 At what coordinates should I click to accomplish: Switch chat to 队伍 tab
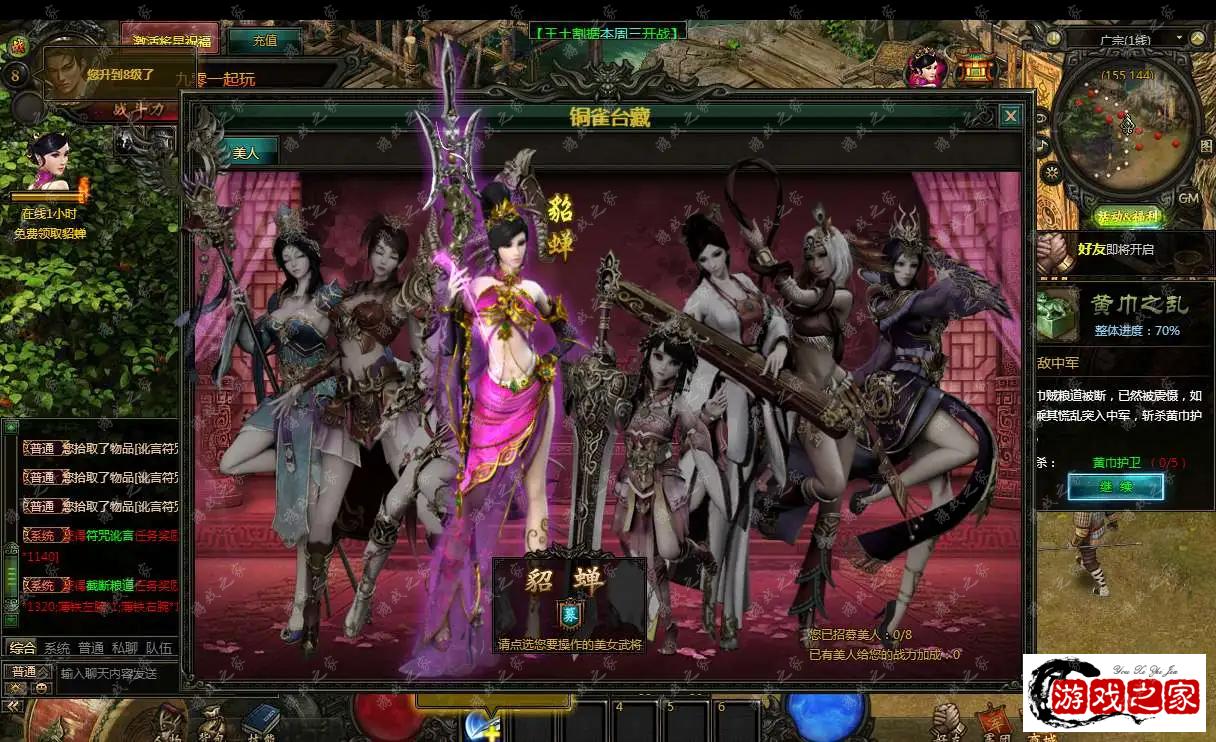click(x=159, y=648)
